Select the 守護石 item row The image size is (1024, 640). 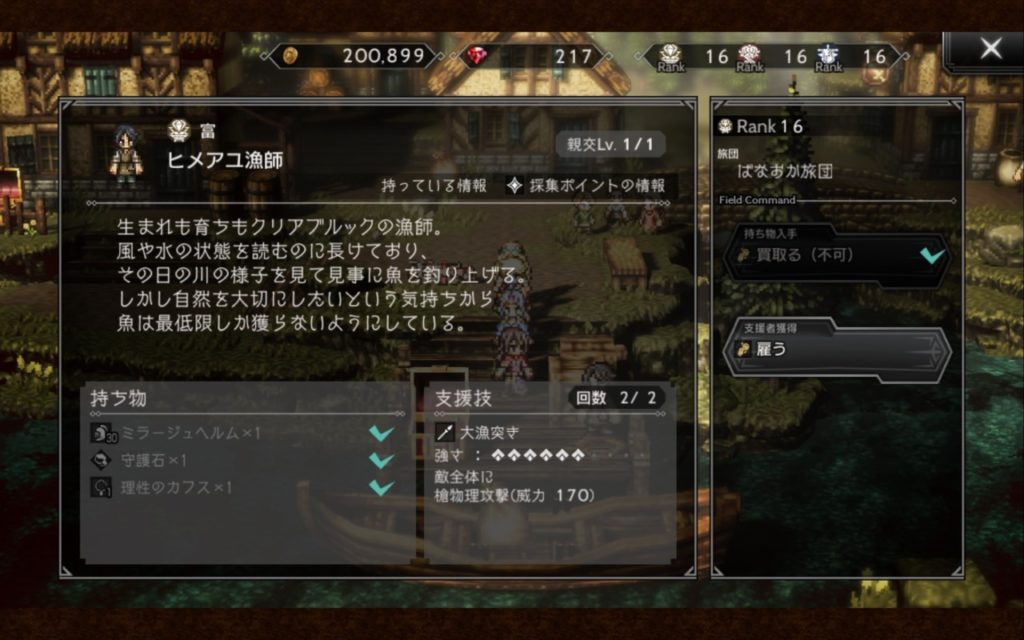tap(240, 460)
